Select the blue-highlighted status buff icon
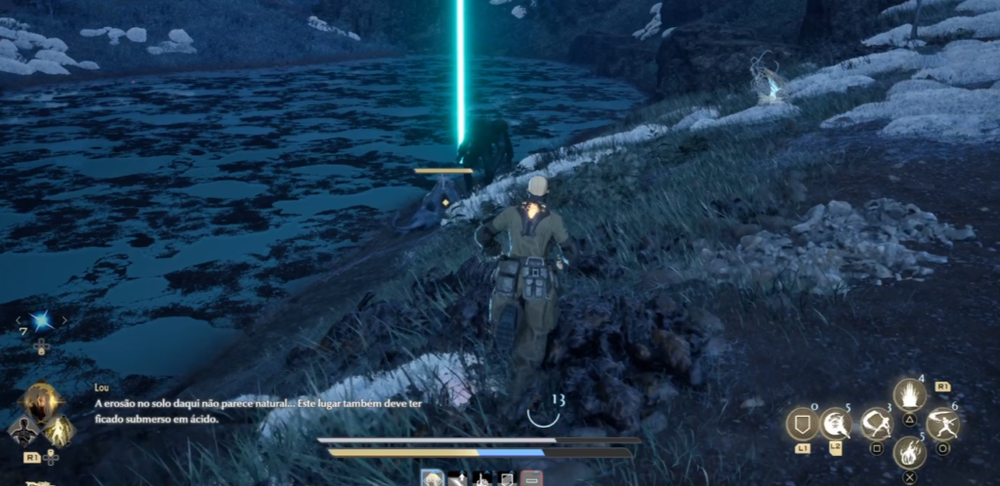The width and height of the screenshot is (1000, 486). point(432,480)
